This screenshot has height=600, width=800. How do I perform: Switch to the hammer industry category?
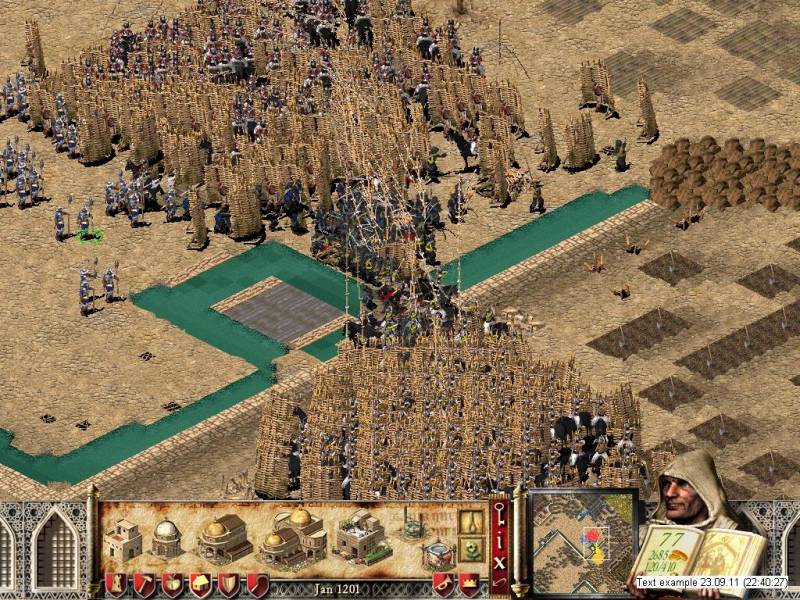click(x=145, y=584)
